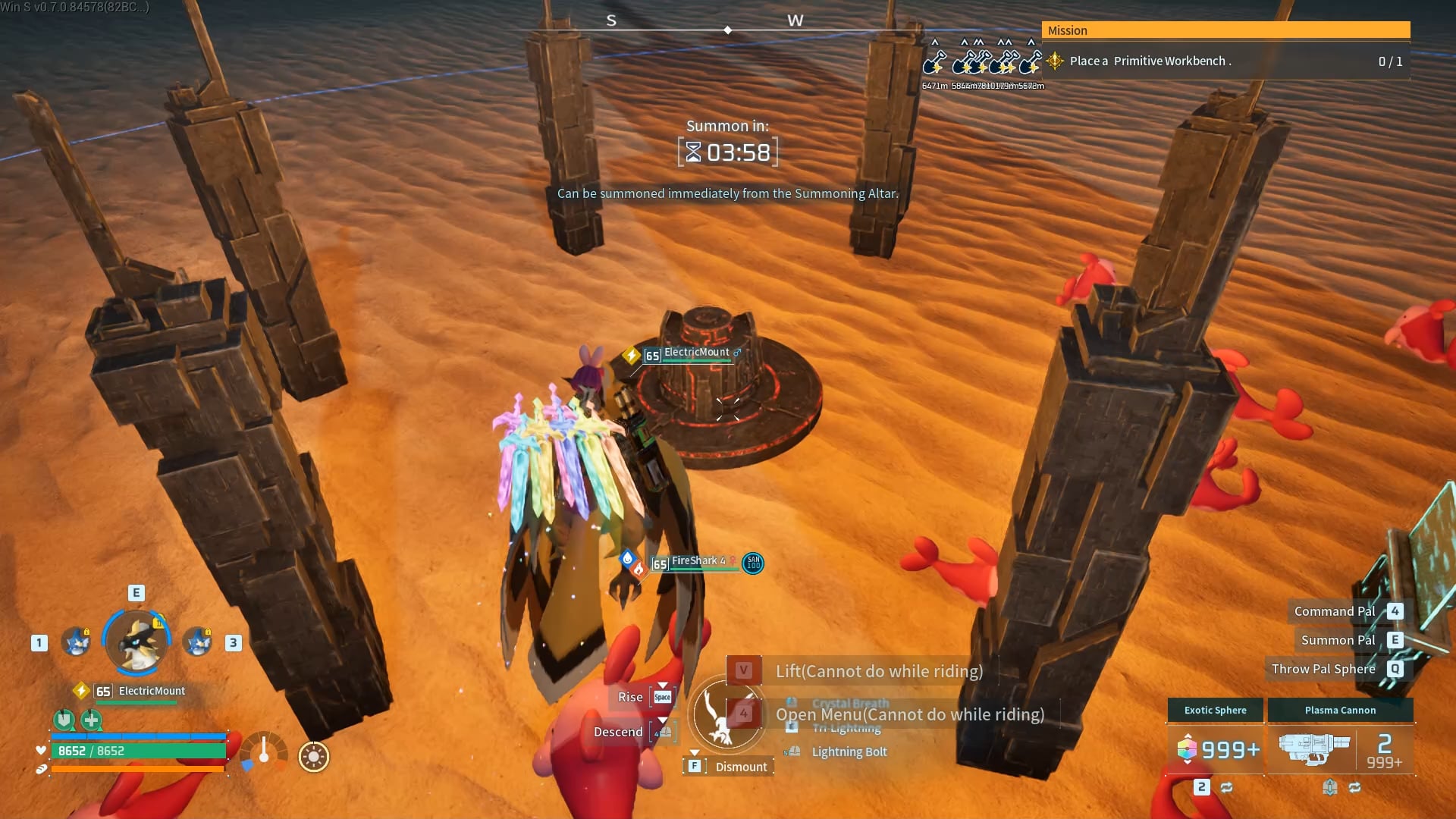Click the green plus status icon

[x=92, y=719]
